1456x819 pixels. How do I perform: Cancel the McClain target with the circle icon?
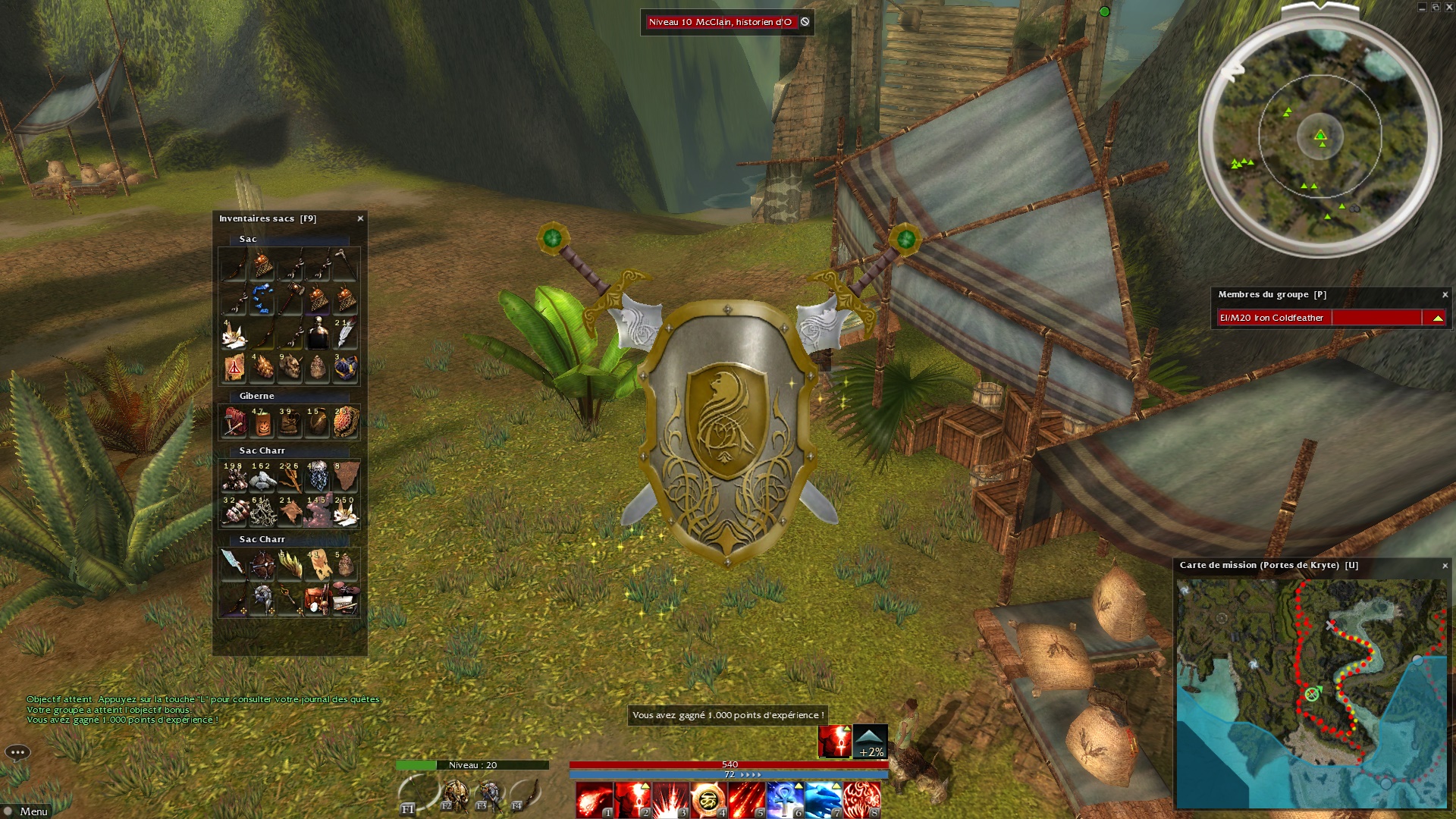[805, 22]
